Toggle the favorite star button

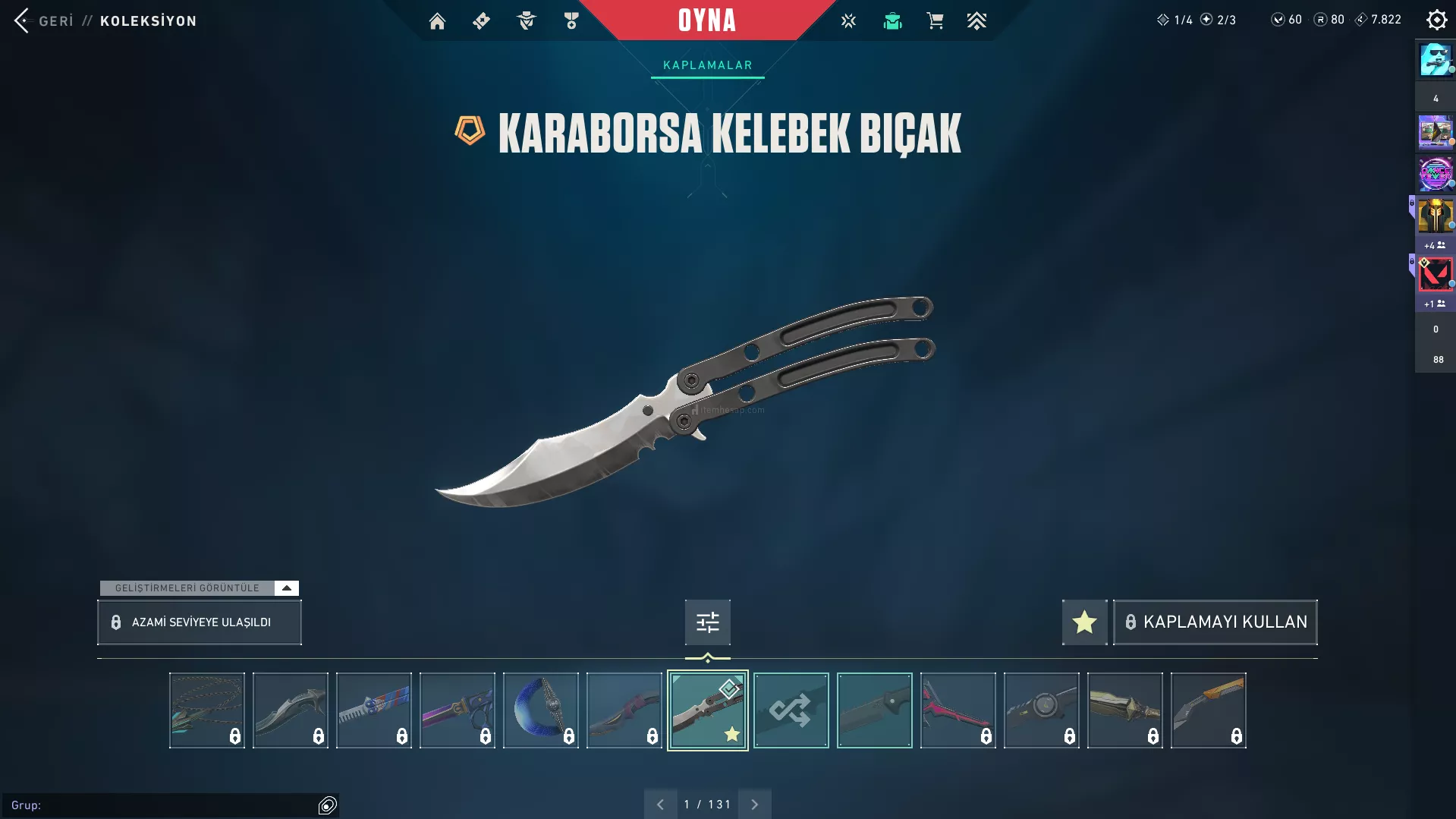[x=1084, y=622]
